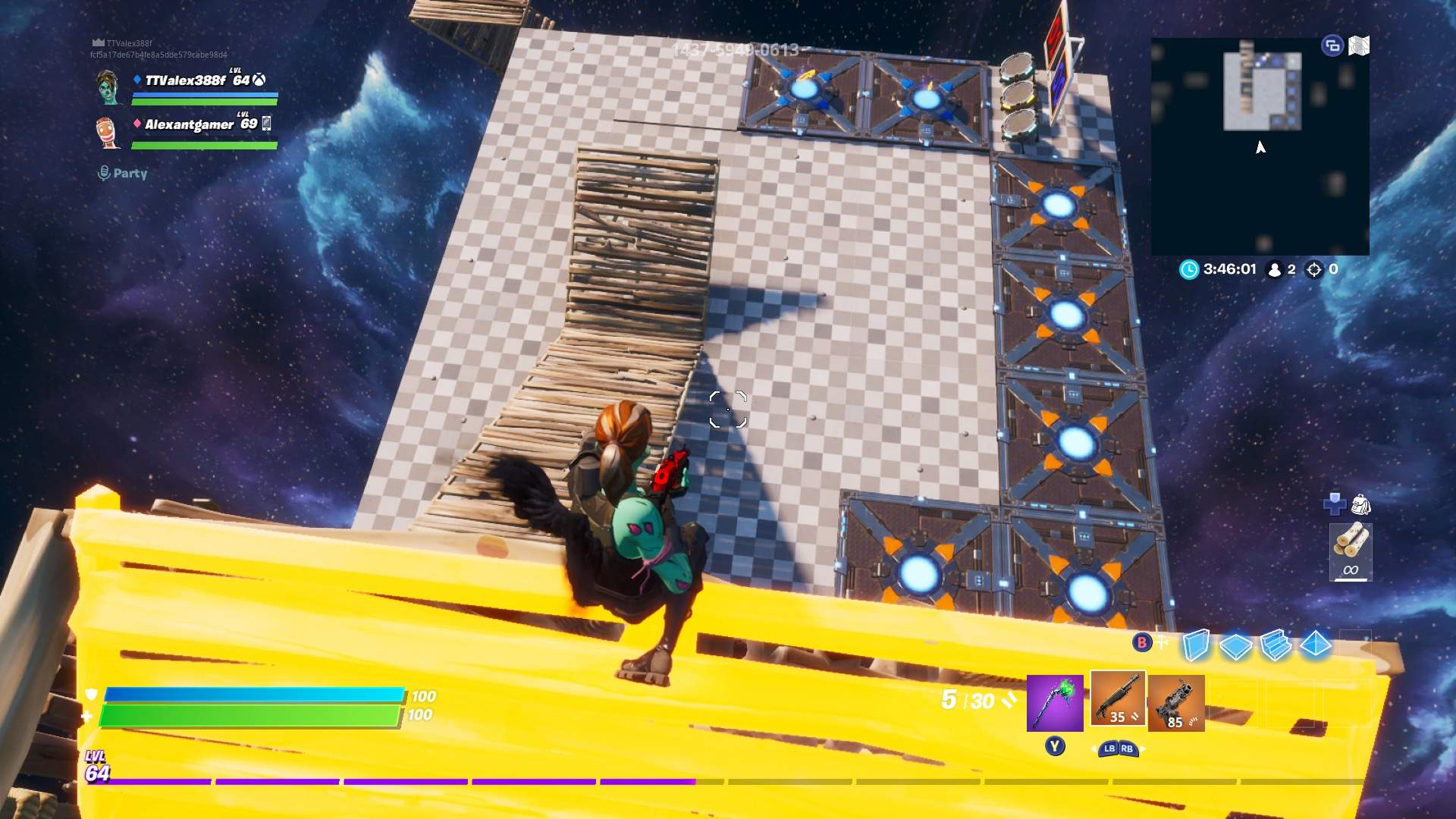Select the wood material slot

(x=1351, y=551)
